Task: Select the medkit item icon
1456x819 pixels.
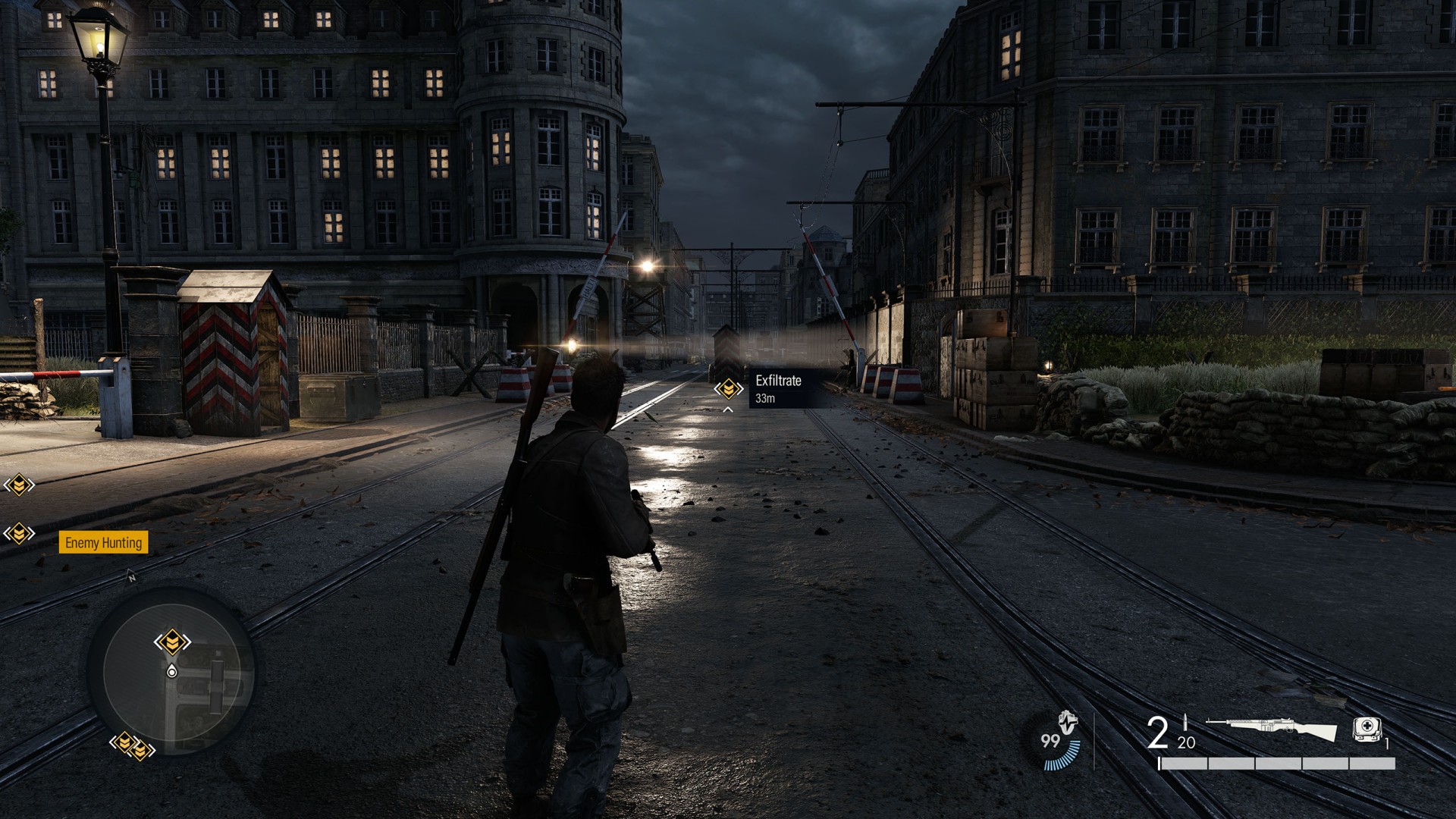Action: (x=1367, y=729)
